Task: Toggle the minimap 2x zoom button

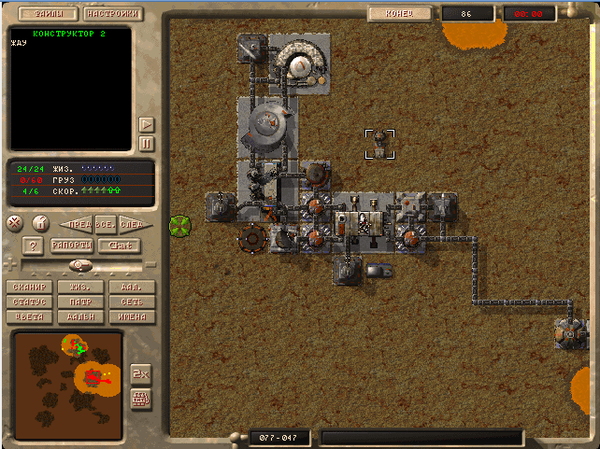Action: click(x=140, y=372)
